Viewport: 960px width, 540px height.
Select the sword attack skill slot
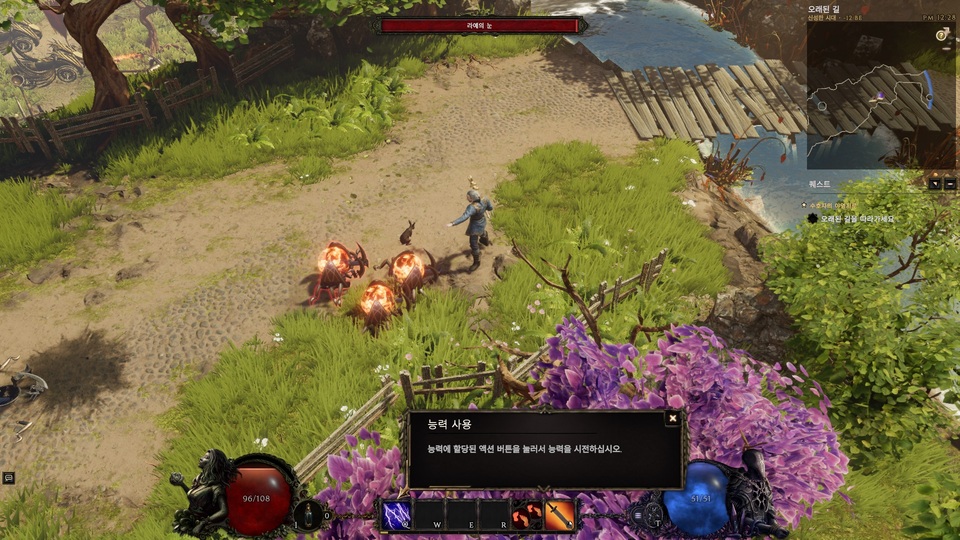click(x=560, y=515)
